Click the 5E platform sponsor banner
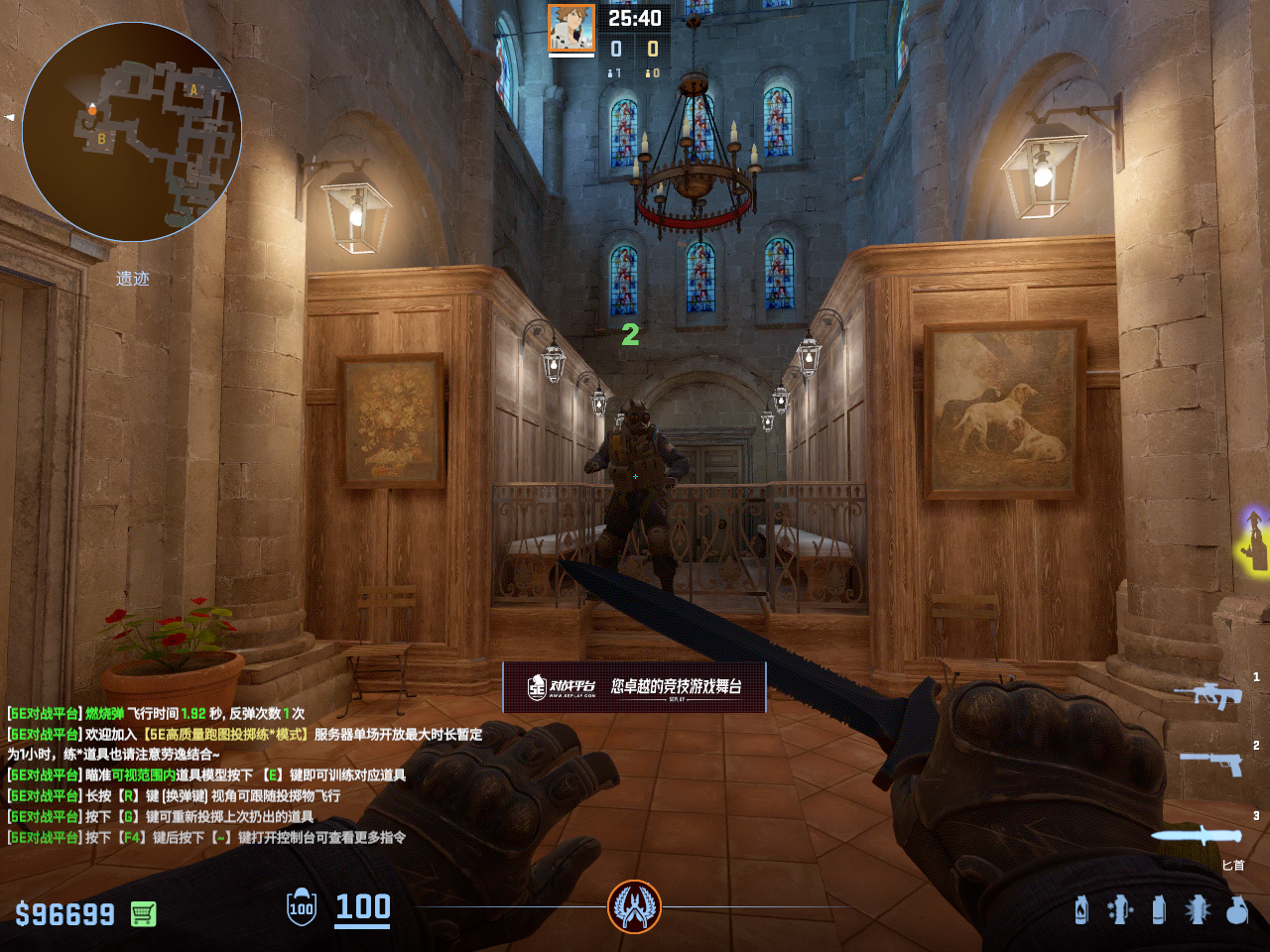Screen dimensions: 1270x952 [x=634, y=686]
